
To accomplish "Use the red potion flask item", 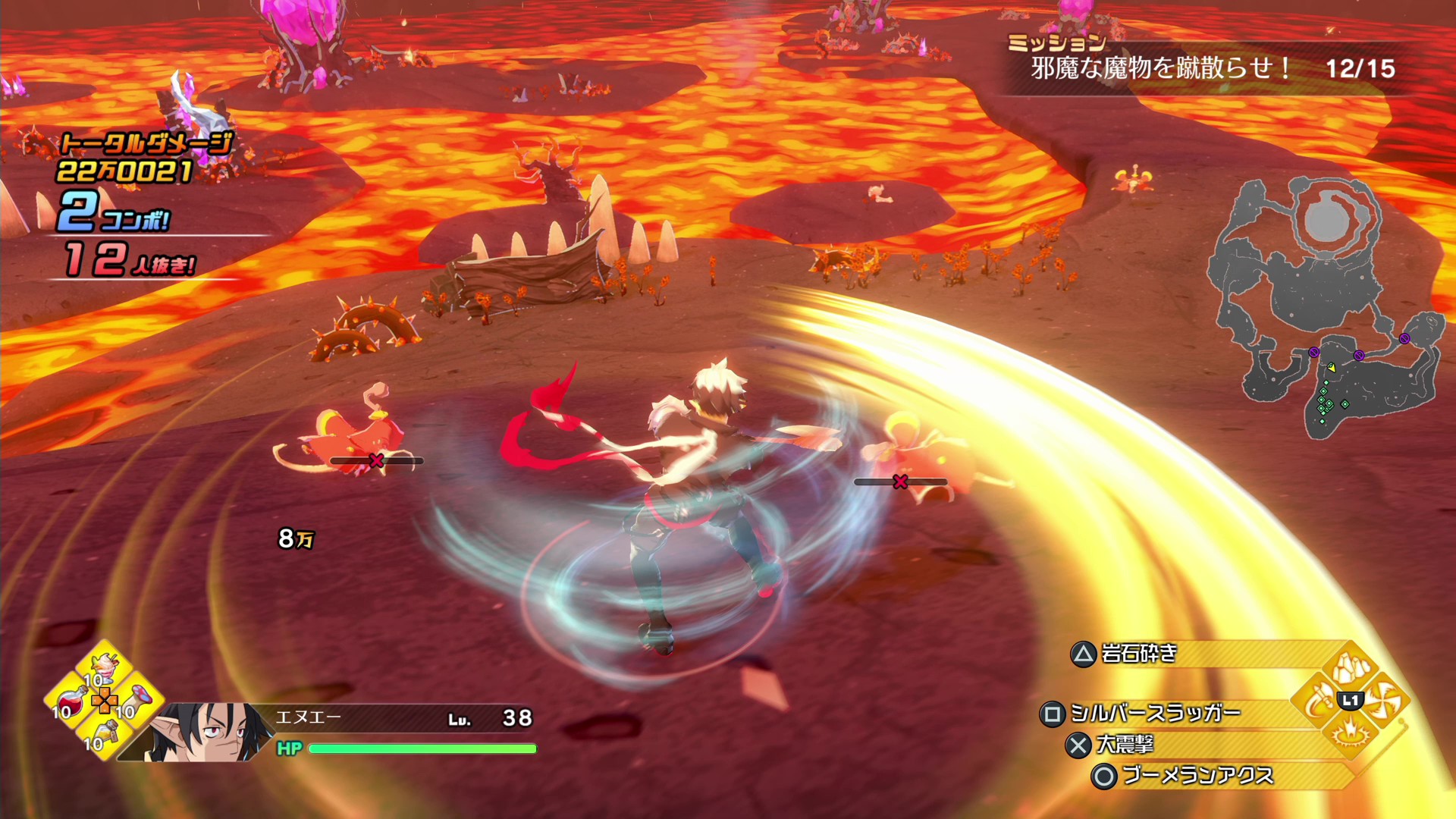I will 70,700.
